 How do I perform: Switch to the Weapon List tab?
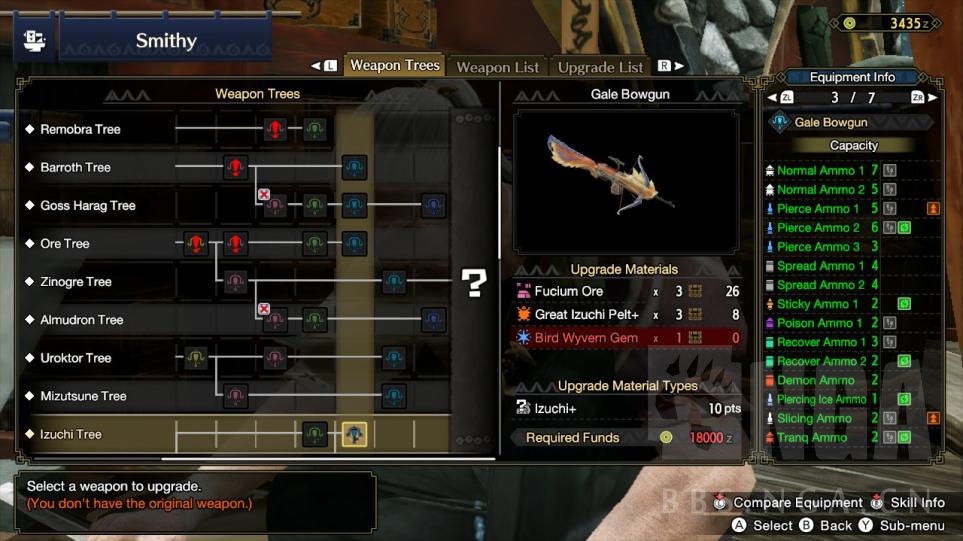(497, 67)
